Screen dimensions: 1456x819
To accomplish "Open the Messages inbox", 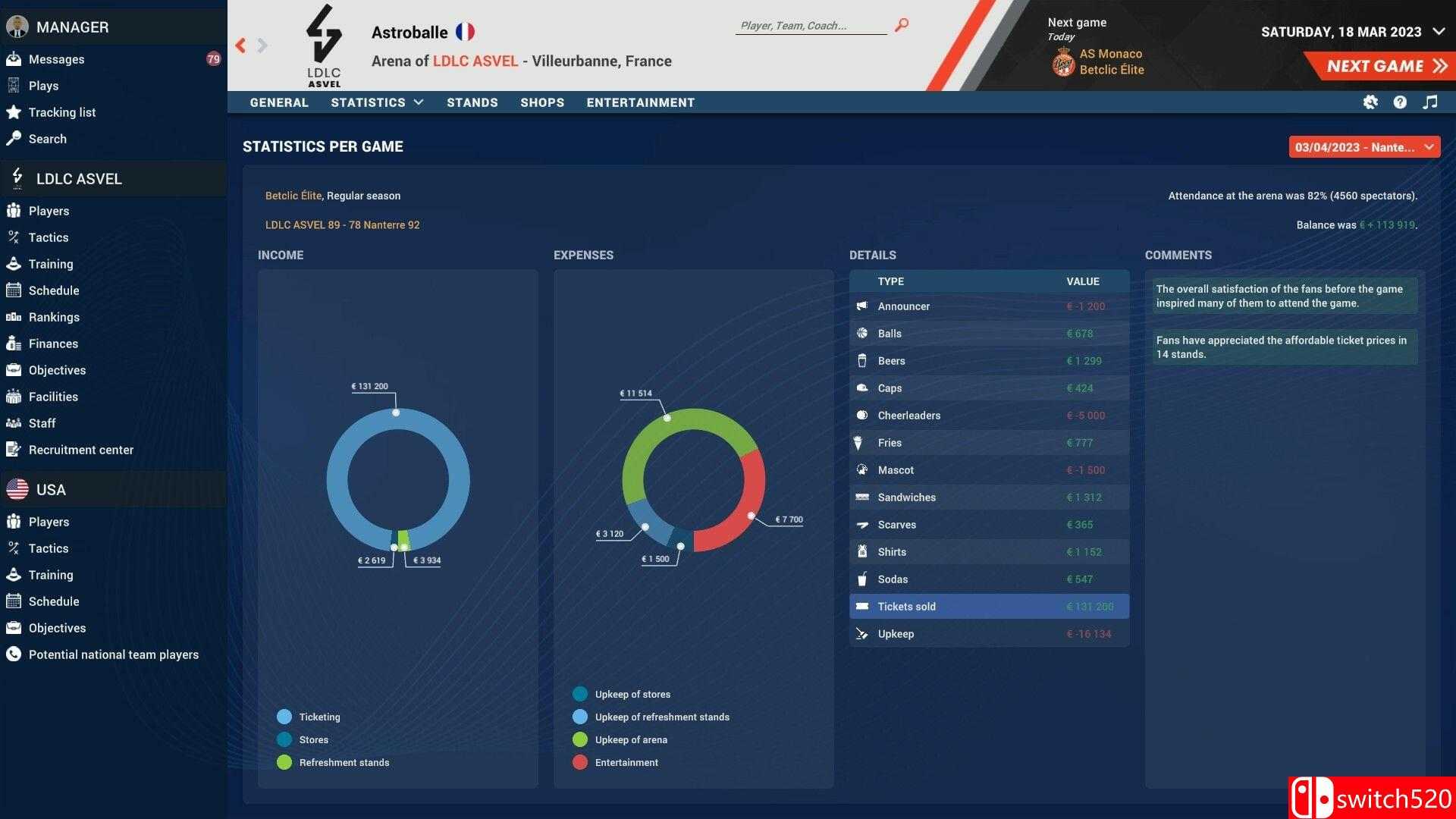I will pos(56,59).
